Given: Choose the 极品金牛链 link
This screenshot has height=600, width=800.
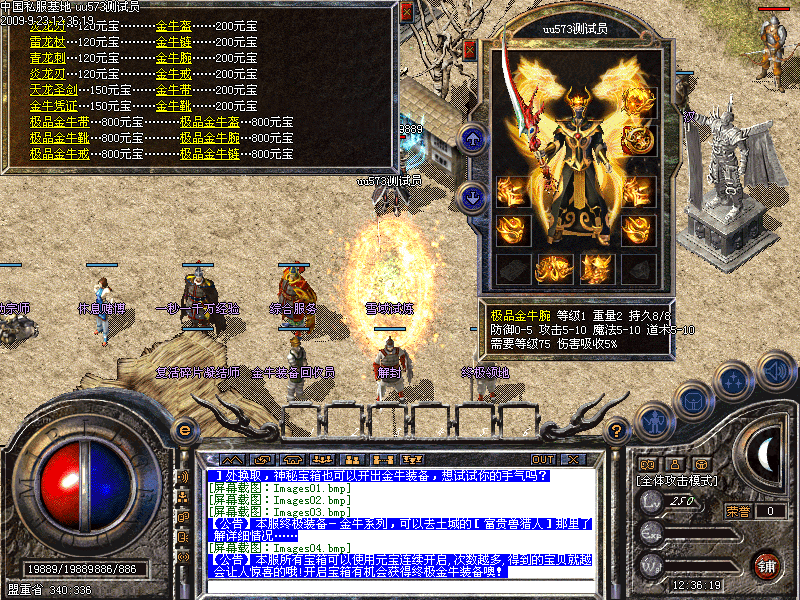Looking at the screenshot, I should 210,154.
